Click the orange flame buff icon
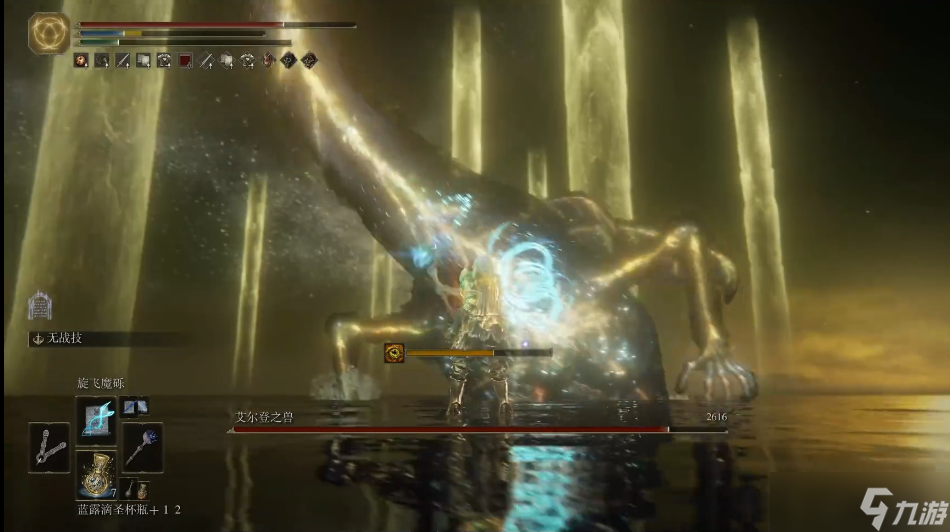Image resolution: width=950 pixels, height=532 pixels. 80,61
